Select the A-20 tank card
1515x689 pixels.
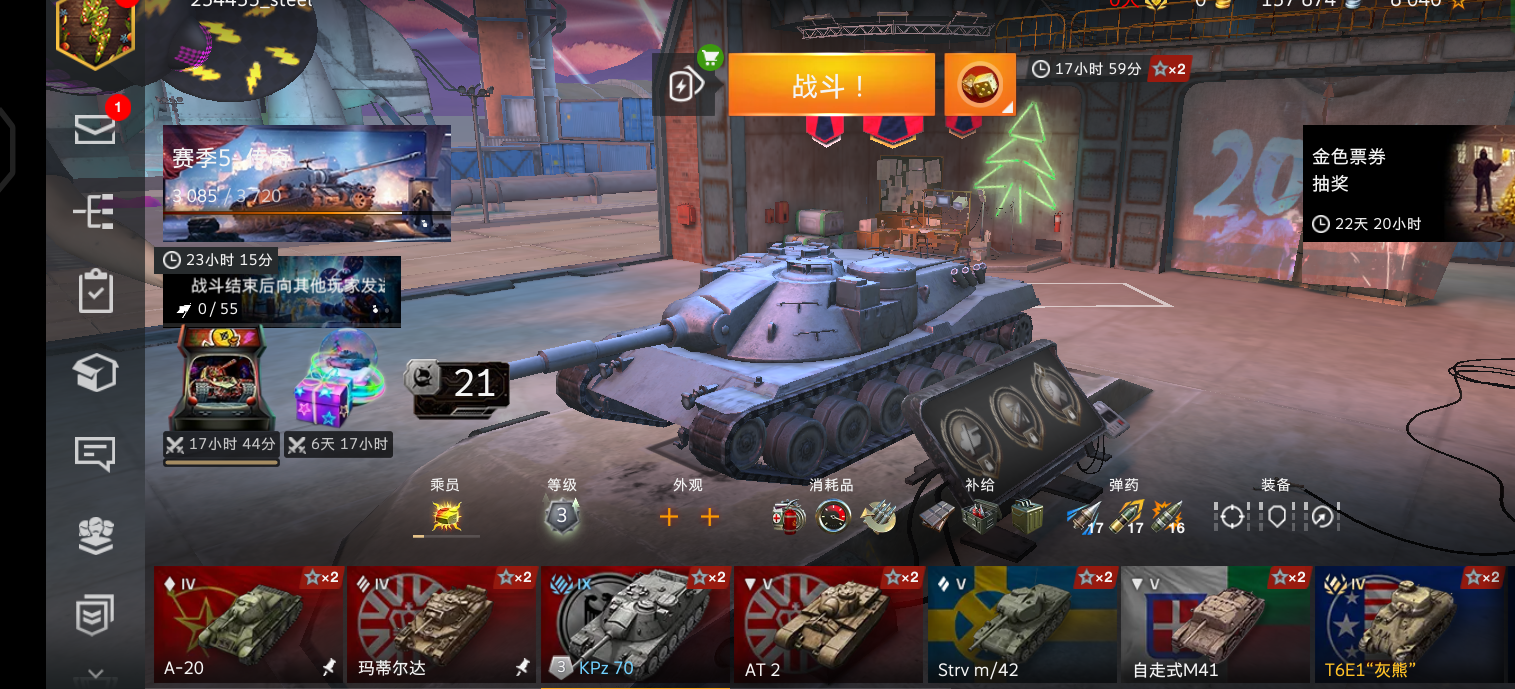click(x=248, y=624)
